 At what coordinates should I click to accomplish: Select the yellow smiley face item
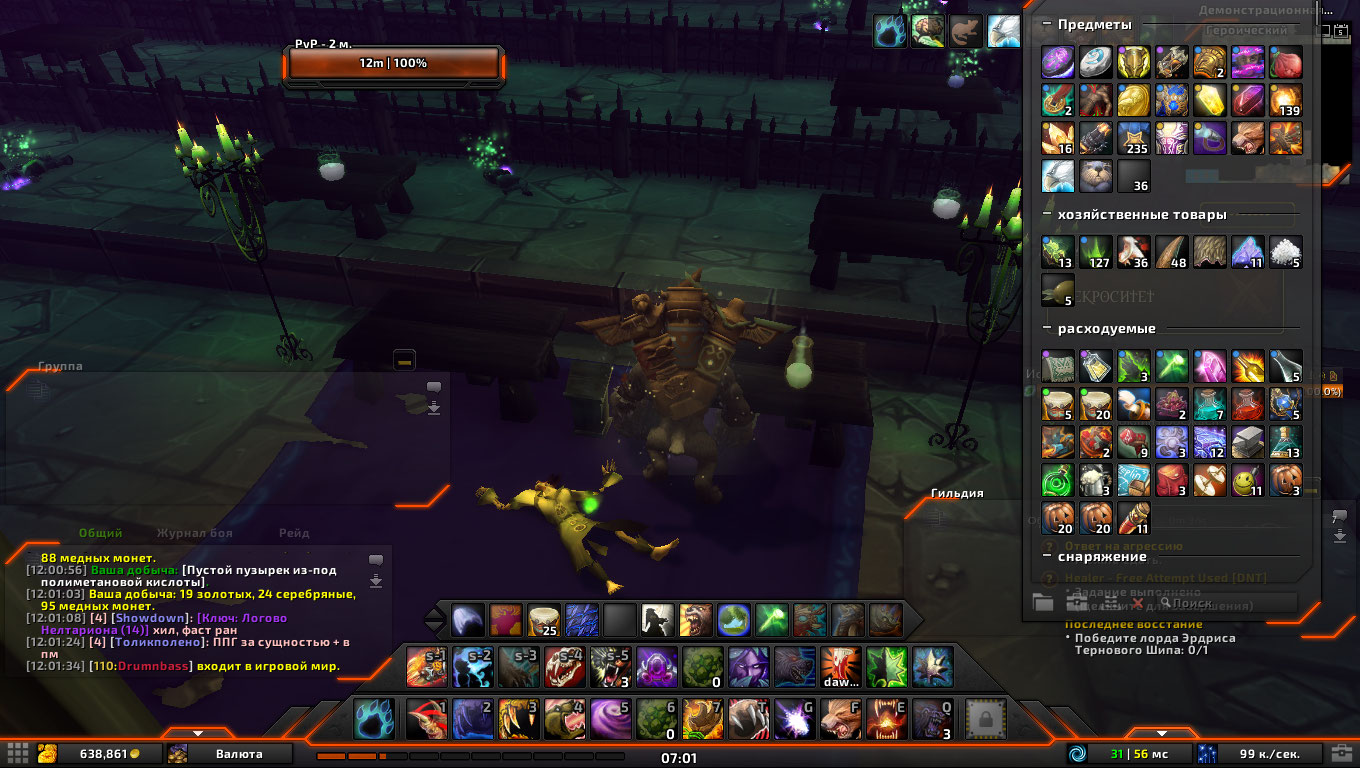point(1248,480)
